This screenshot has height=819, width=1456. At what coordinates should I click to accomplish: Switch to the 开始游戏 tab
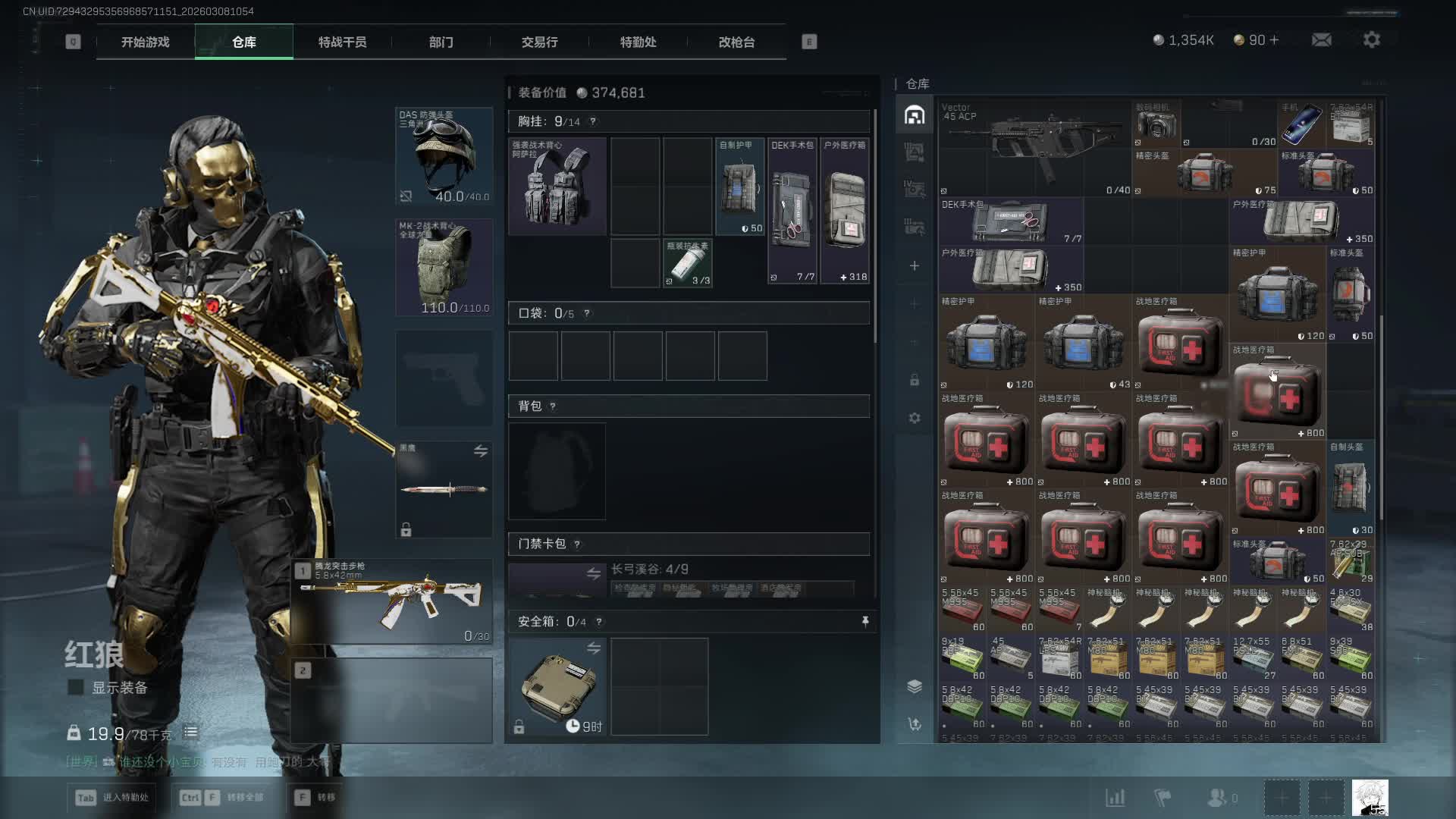click(x=146, y=42)
